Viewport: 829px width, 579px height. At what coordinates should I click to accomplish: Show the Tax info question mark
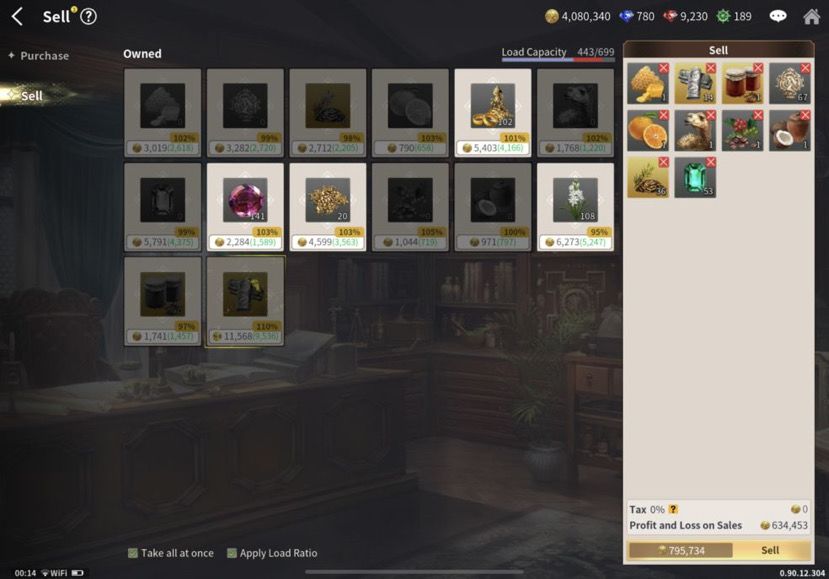point(673,509)
